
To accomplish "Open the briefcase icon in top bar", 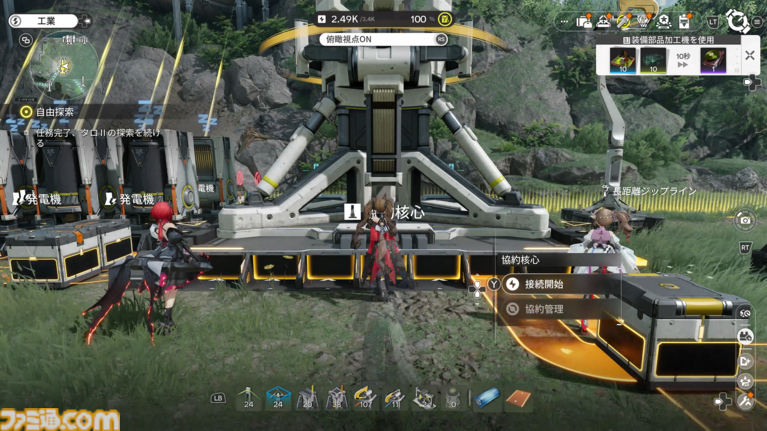I will coord(584,21).
